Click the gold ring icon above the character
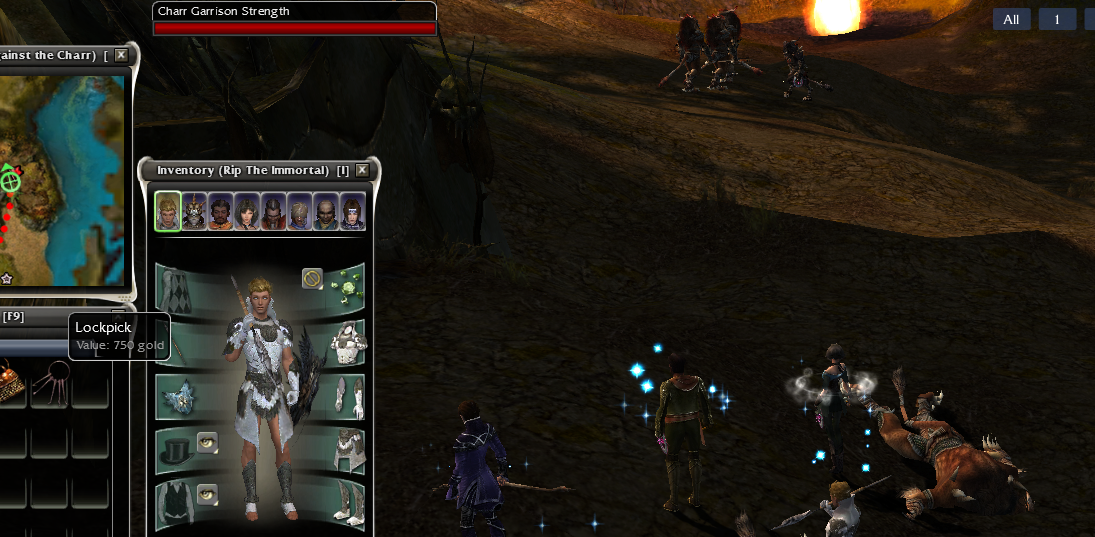The width and height of the screenshot is (1095, 537). click(x=312, y=278)
